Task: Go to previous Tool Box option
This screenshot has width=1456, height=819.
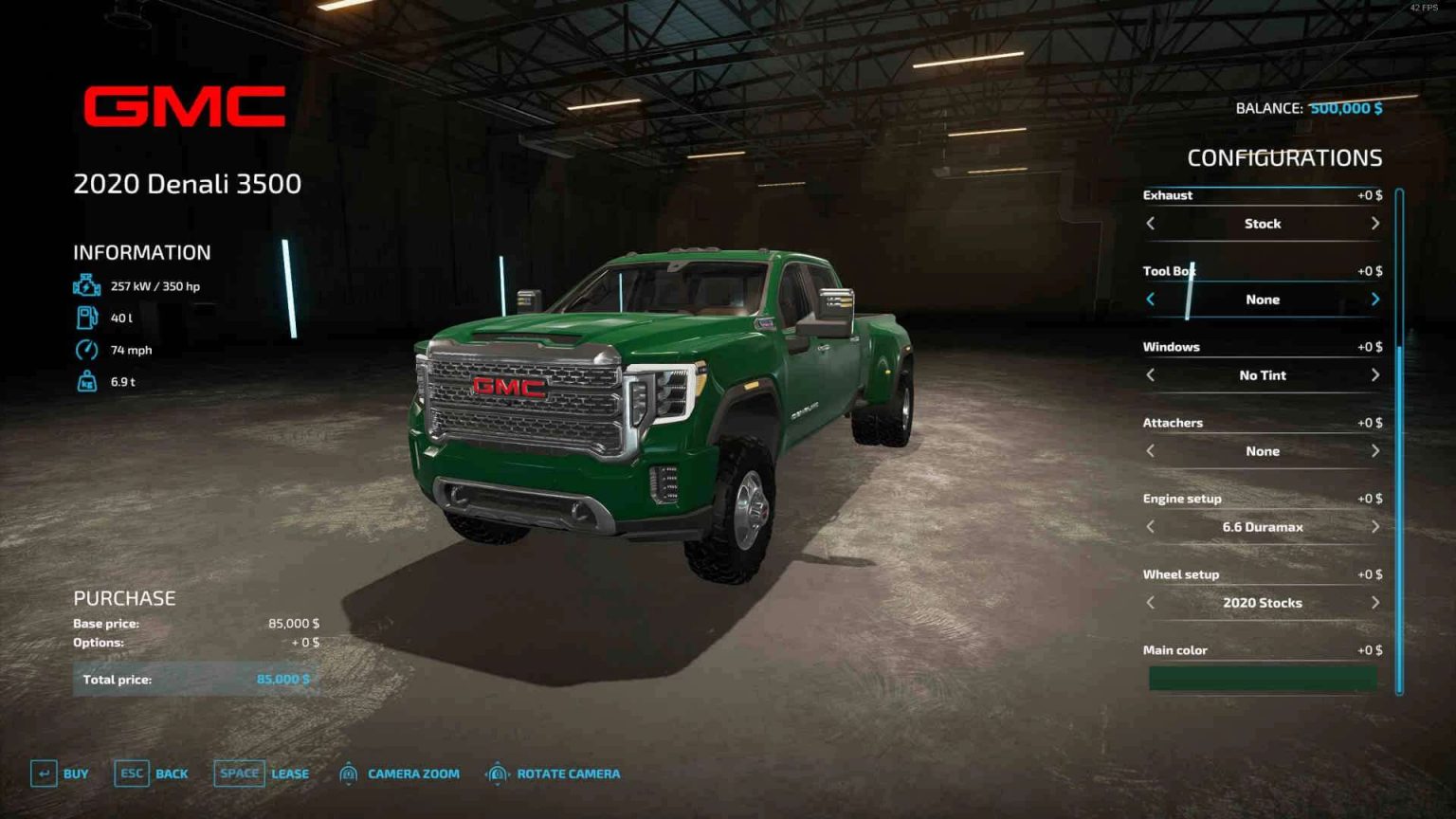Action: pos(1150,299)
